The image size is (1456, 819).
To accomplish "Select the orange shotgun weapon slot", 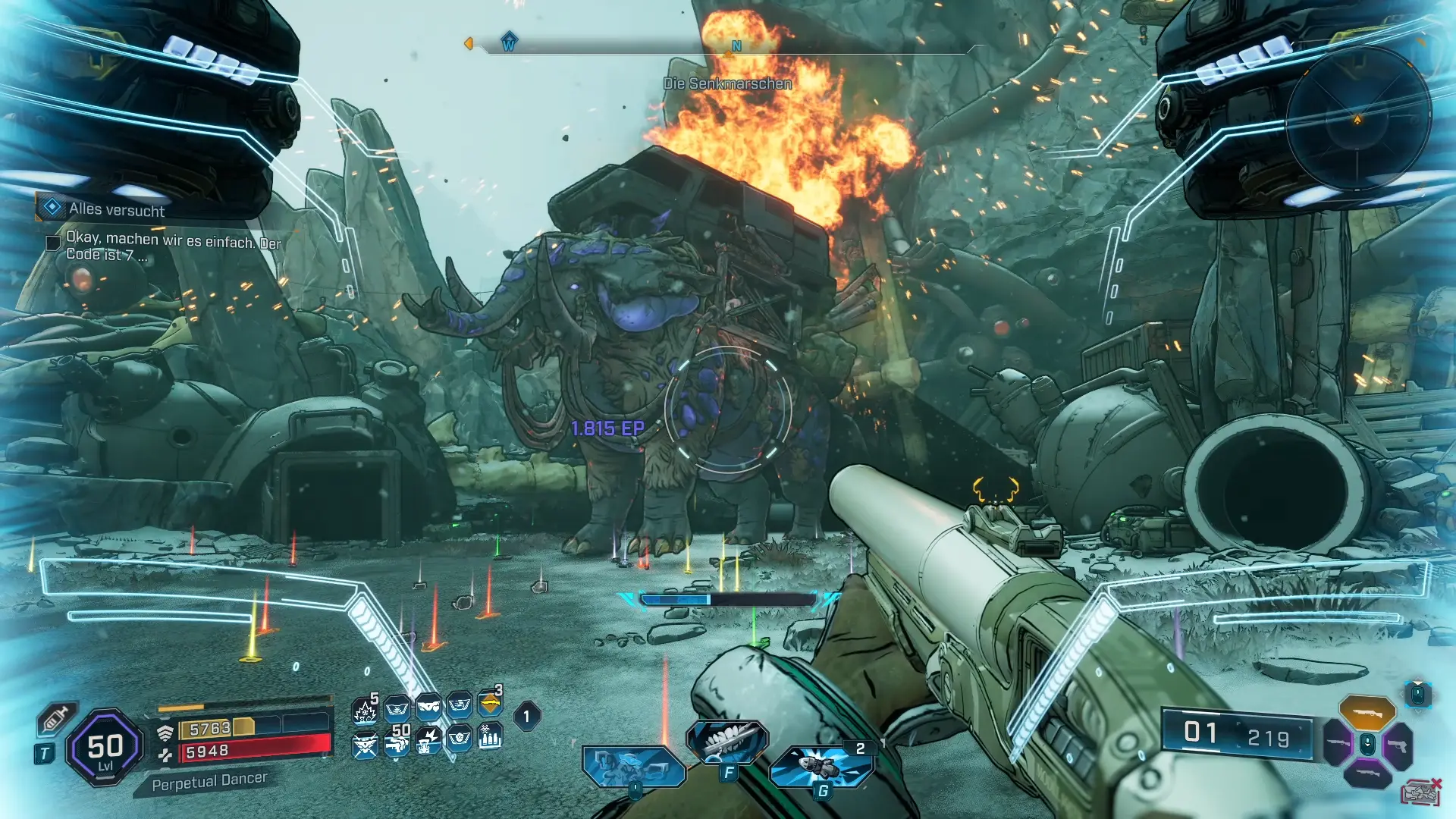I will point(1367,713).
